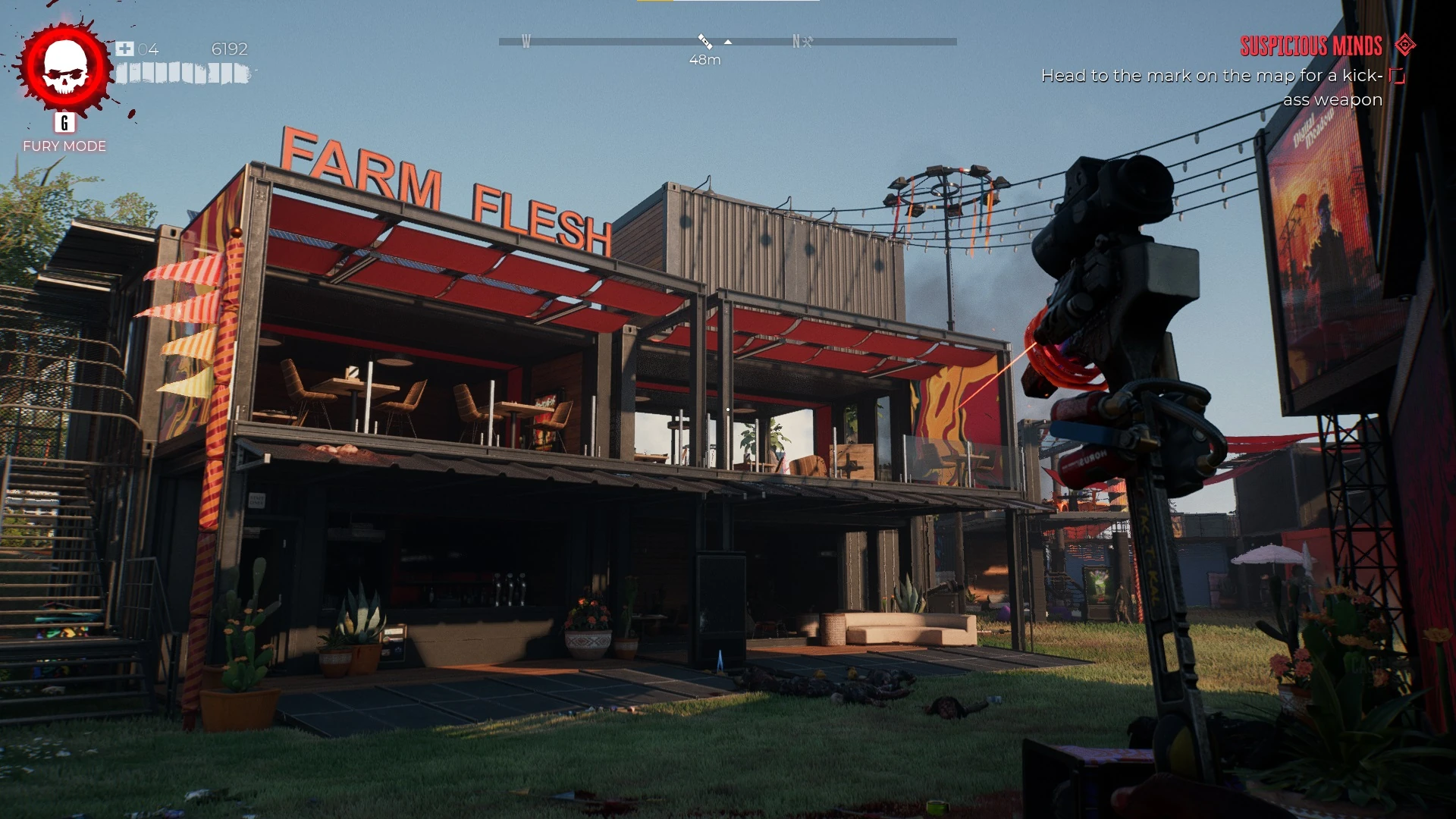Open the Suspicious Minds quest tracker

(1310, 46)
